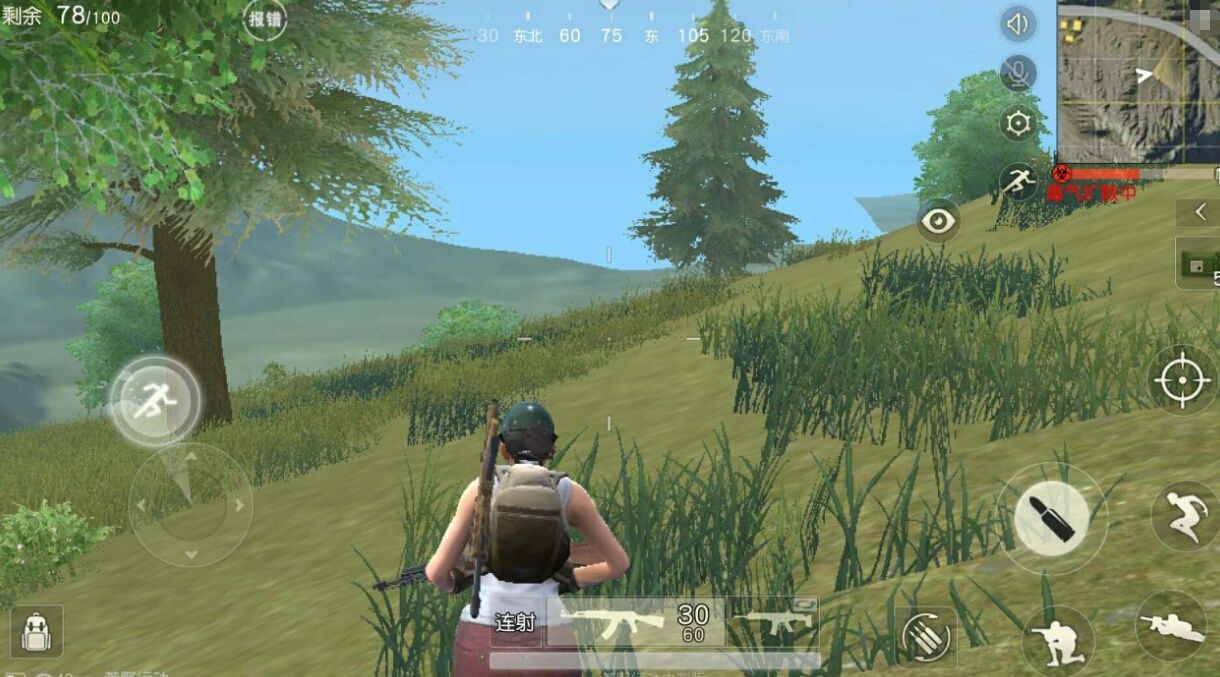Activate the auto-run icon beside the minimap
Screen dimensions: 1220x677
(x=1018, y=181)
